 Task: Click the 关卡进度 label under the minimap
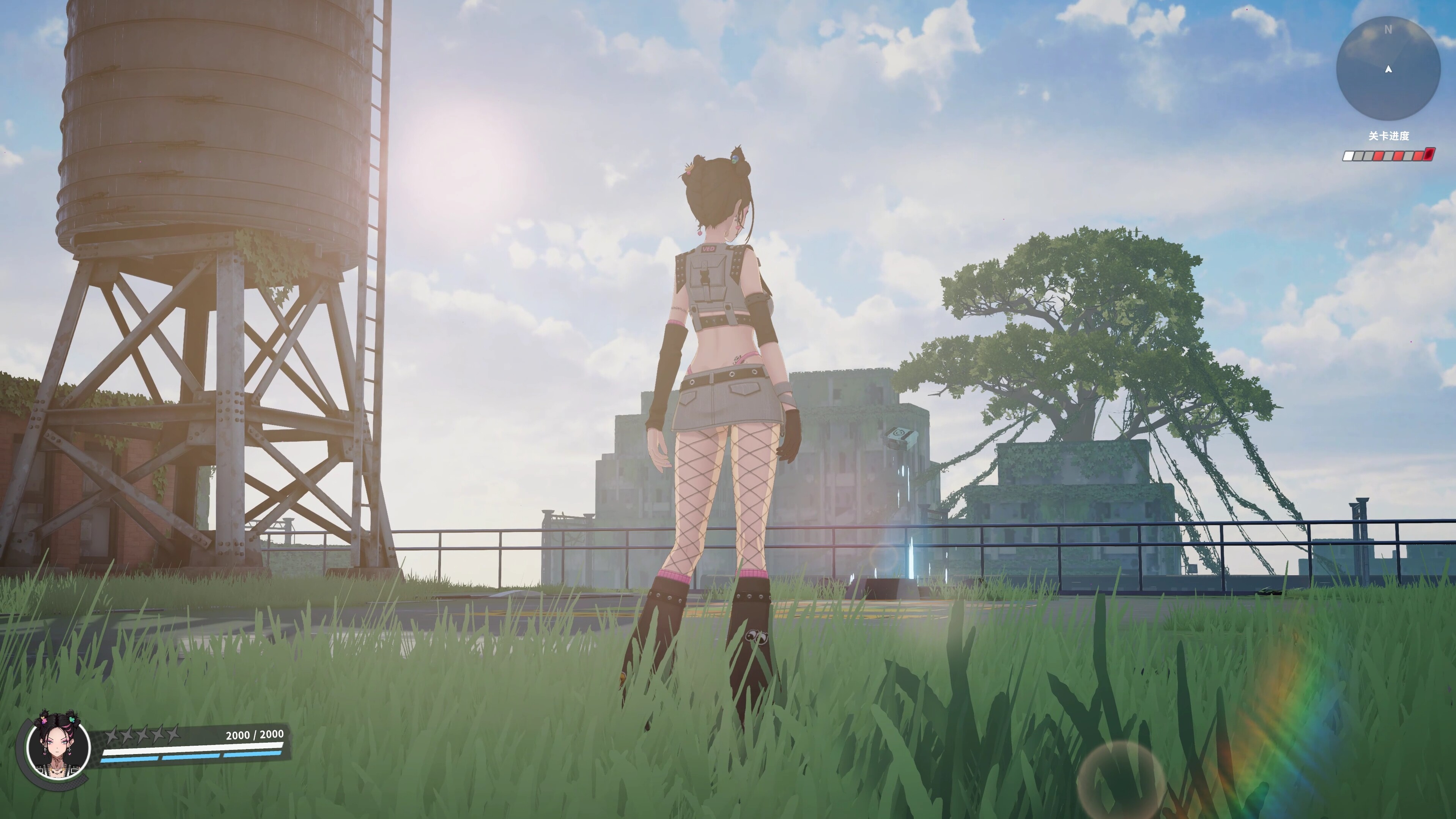tap(1389, 136)
